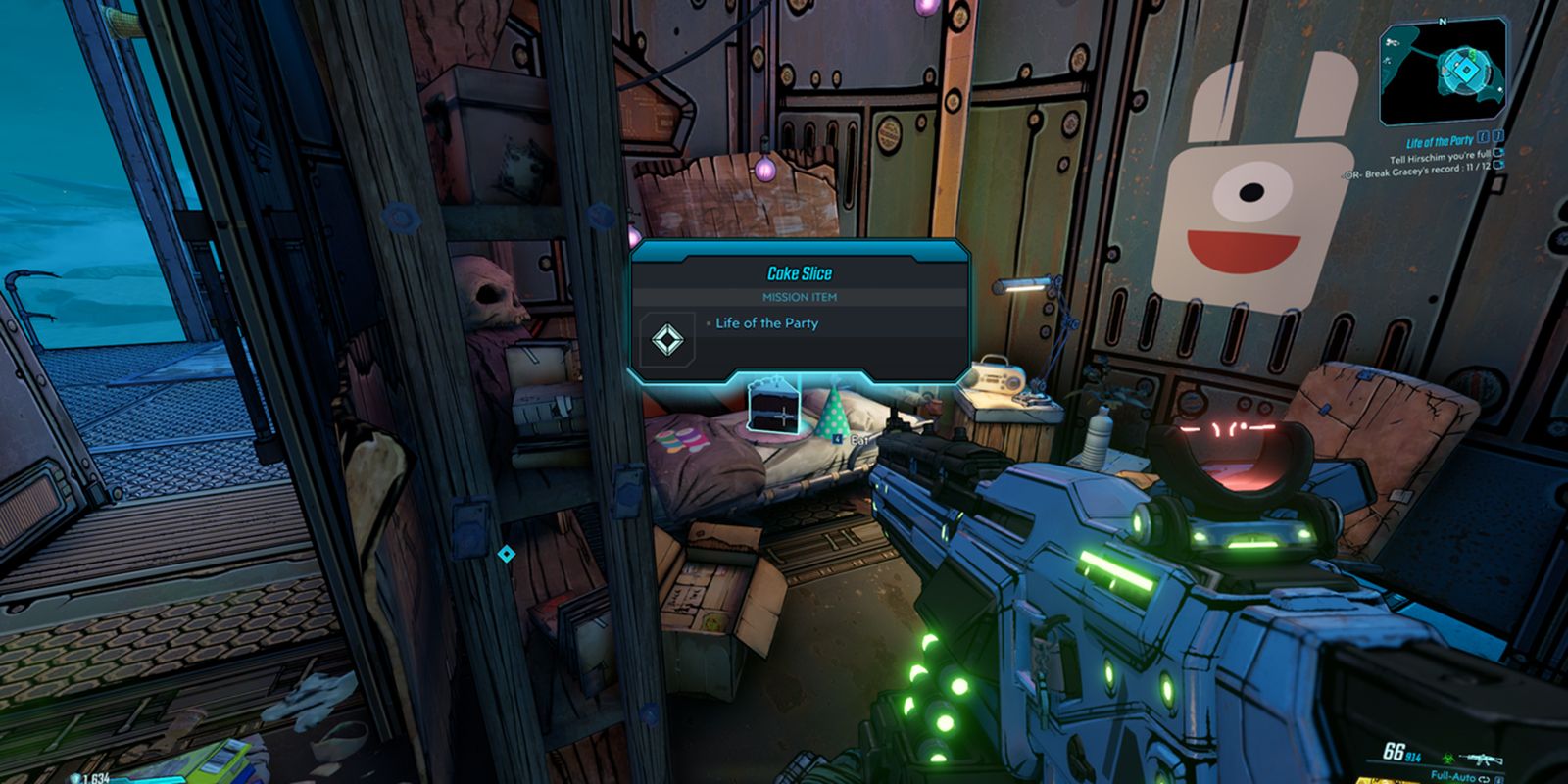Expand the Life of the Party mission tracker
The width and height of the screenshot is (1568, 784).
(1441, 140)
